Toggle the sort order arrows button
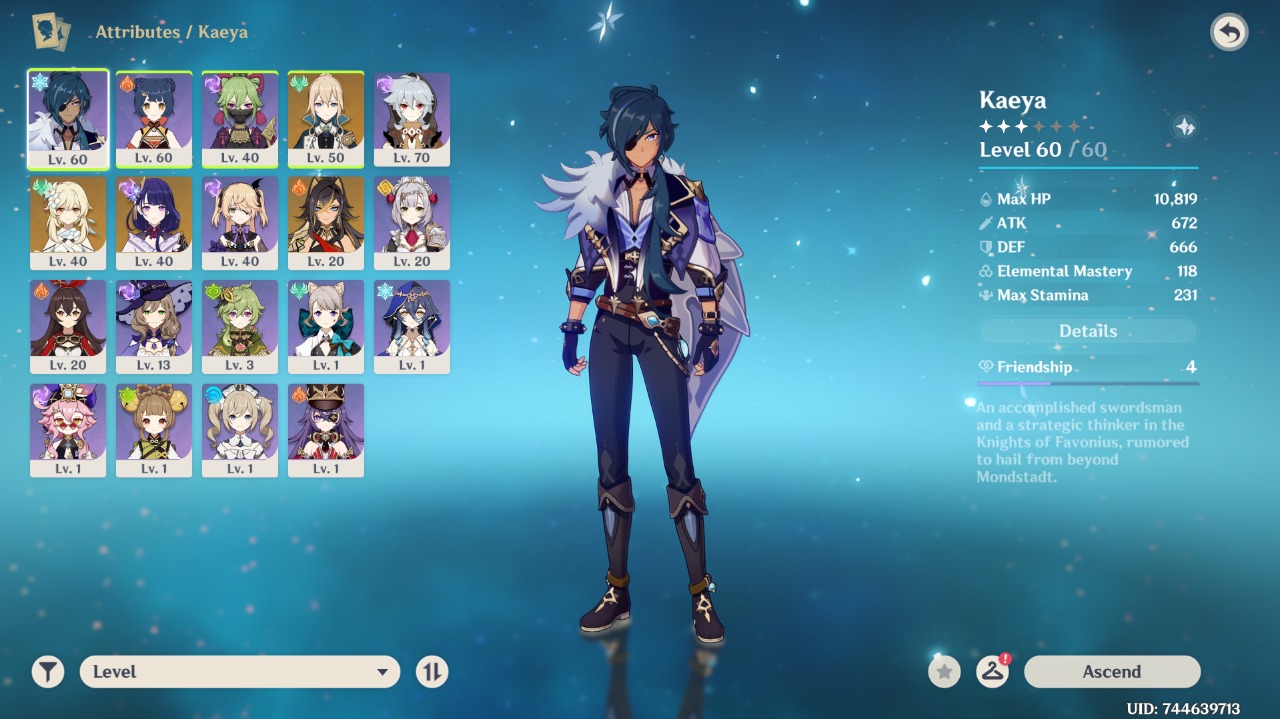 coord(432,672)
